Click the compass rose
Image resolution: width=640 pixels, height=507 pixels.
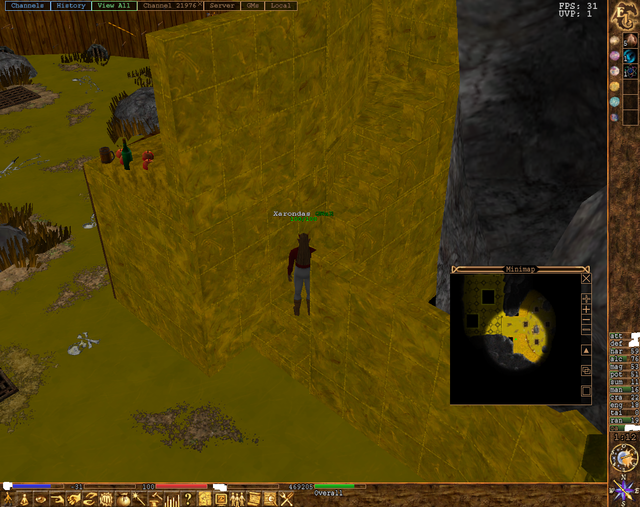(624, 491)
